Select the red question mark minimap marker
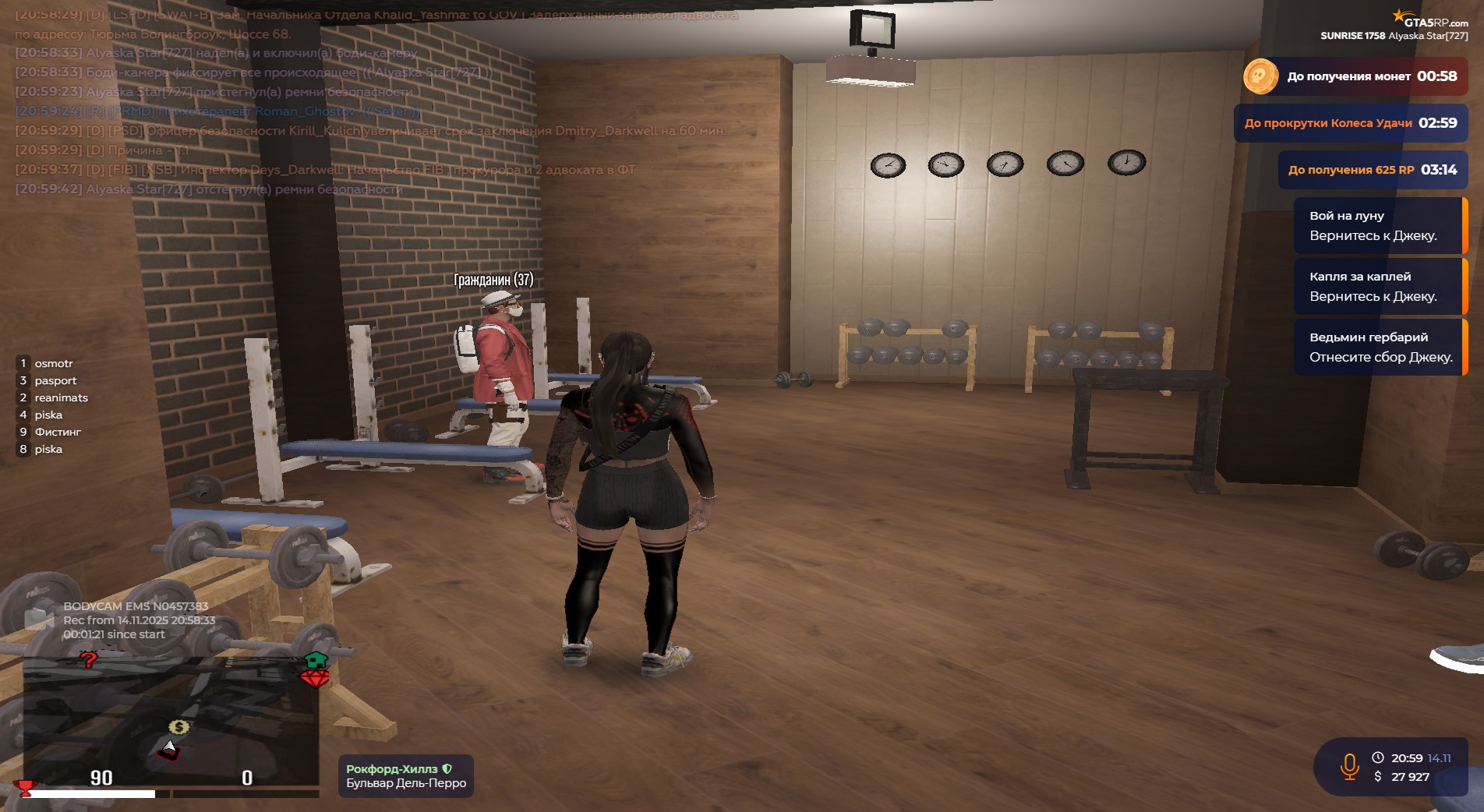The width and height of the screenshot is (1484, 812). tap(89, 660)
